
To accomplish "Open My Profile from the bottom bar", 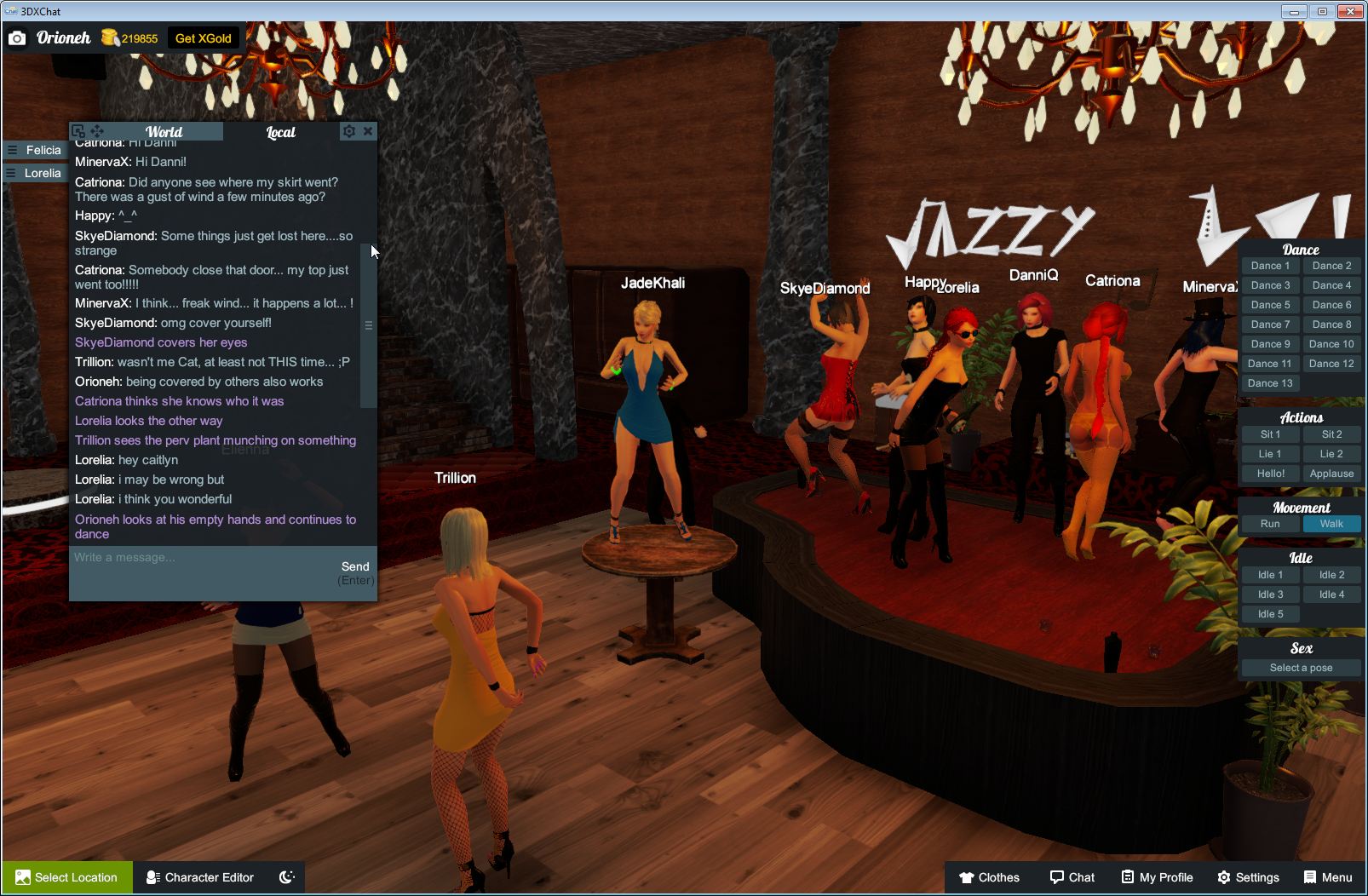I will (x=1156, y=877).
